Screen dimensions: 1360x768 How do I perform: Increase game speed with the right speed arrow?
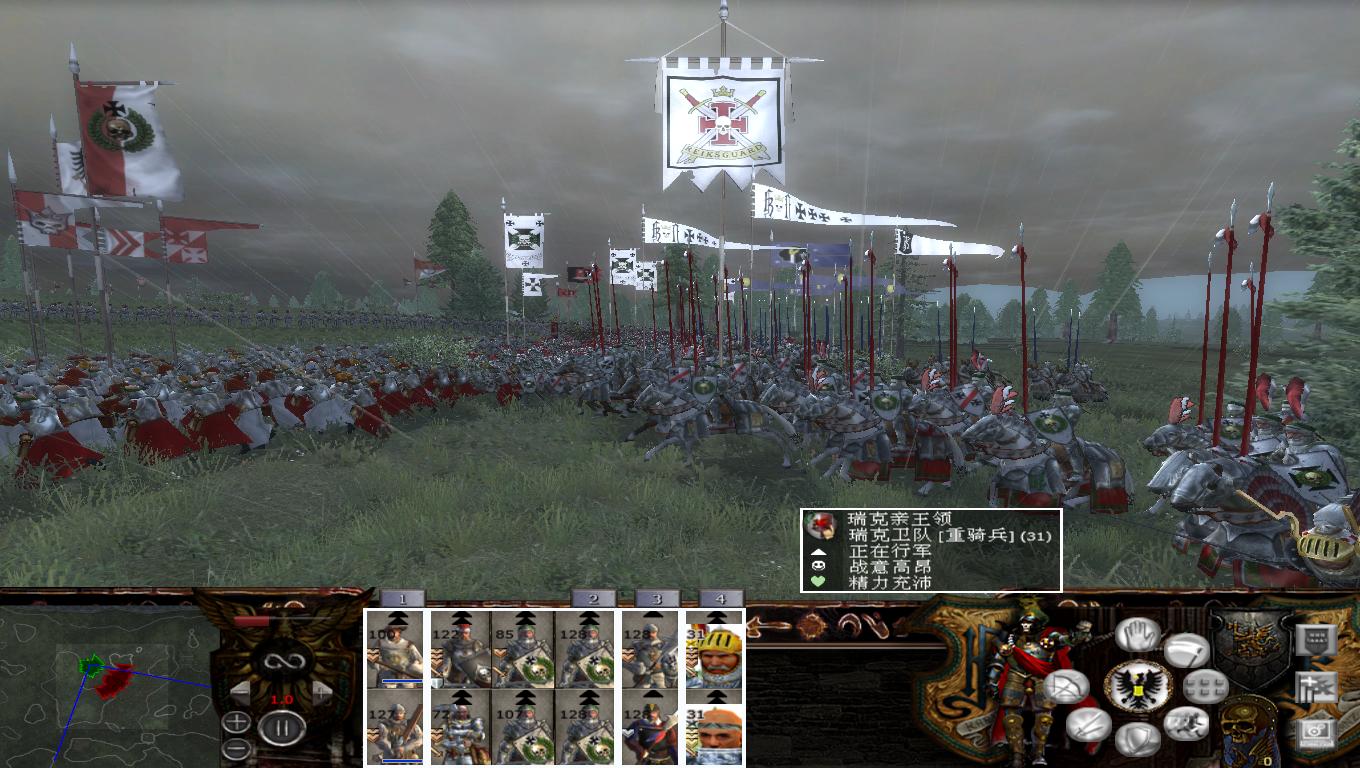click(x=320, y=692)
